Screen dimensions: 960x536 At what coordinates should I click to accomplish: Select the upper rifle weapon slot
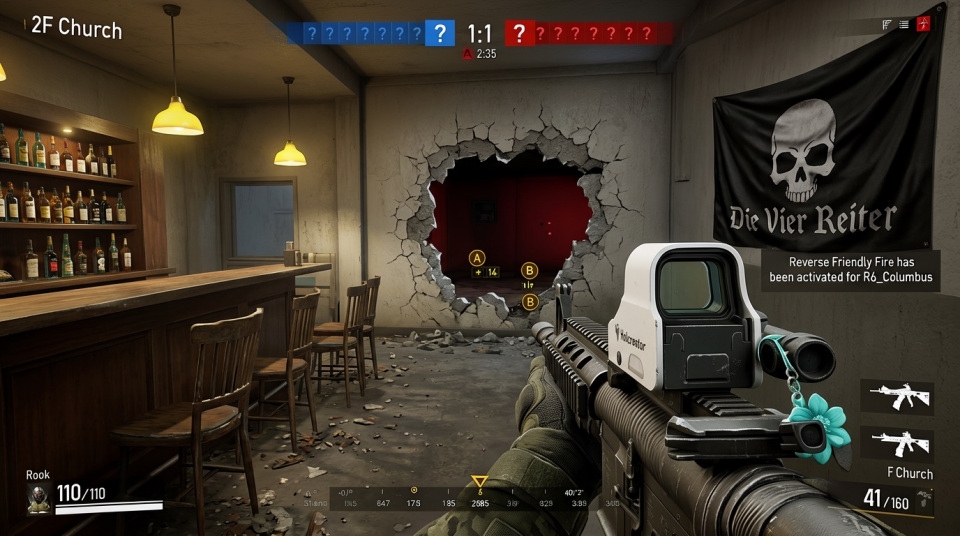(x=897, y=396)
